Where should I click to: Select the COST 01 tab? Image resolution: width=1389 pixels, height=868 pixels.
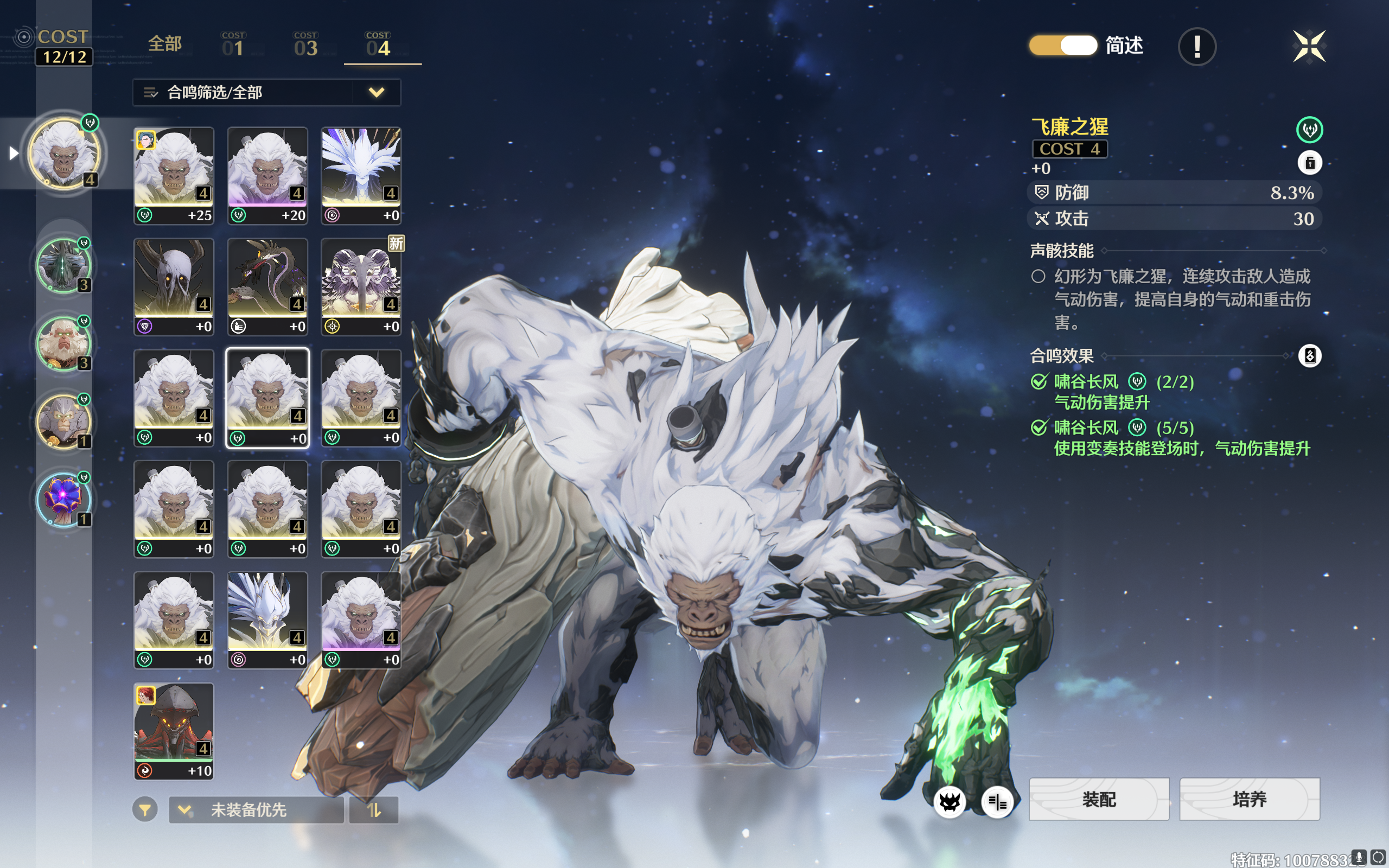click(233, 45)
